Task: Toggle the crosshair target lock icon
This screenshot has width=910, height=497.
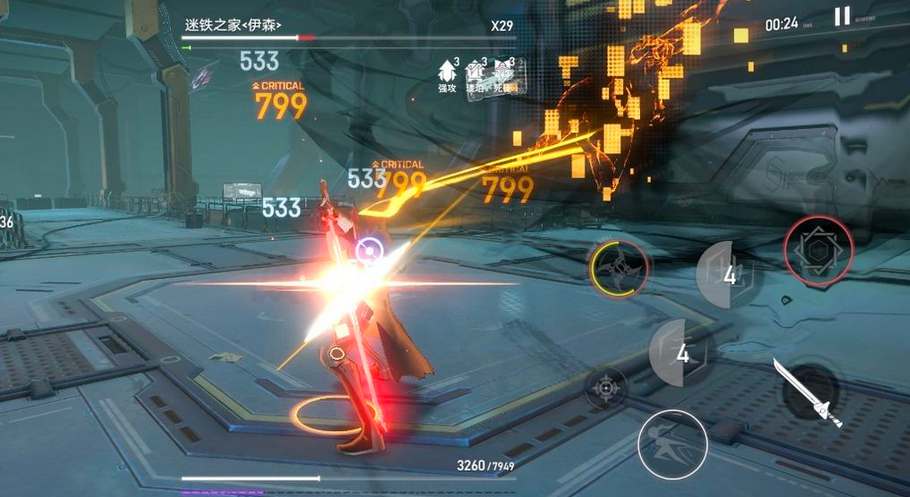Action: click(606, 387)
